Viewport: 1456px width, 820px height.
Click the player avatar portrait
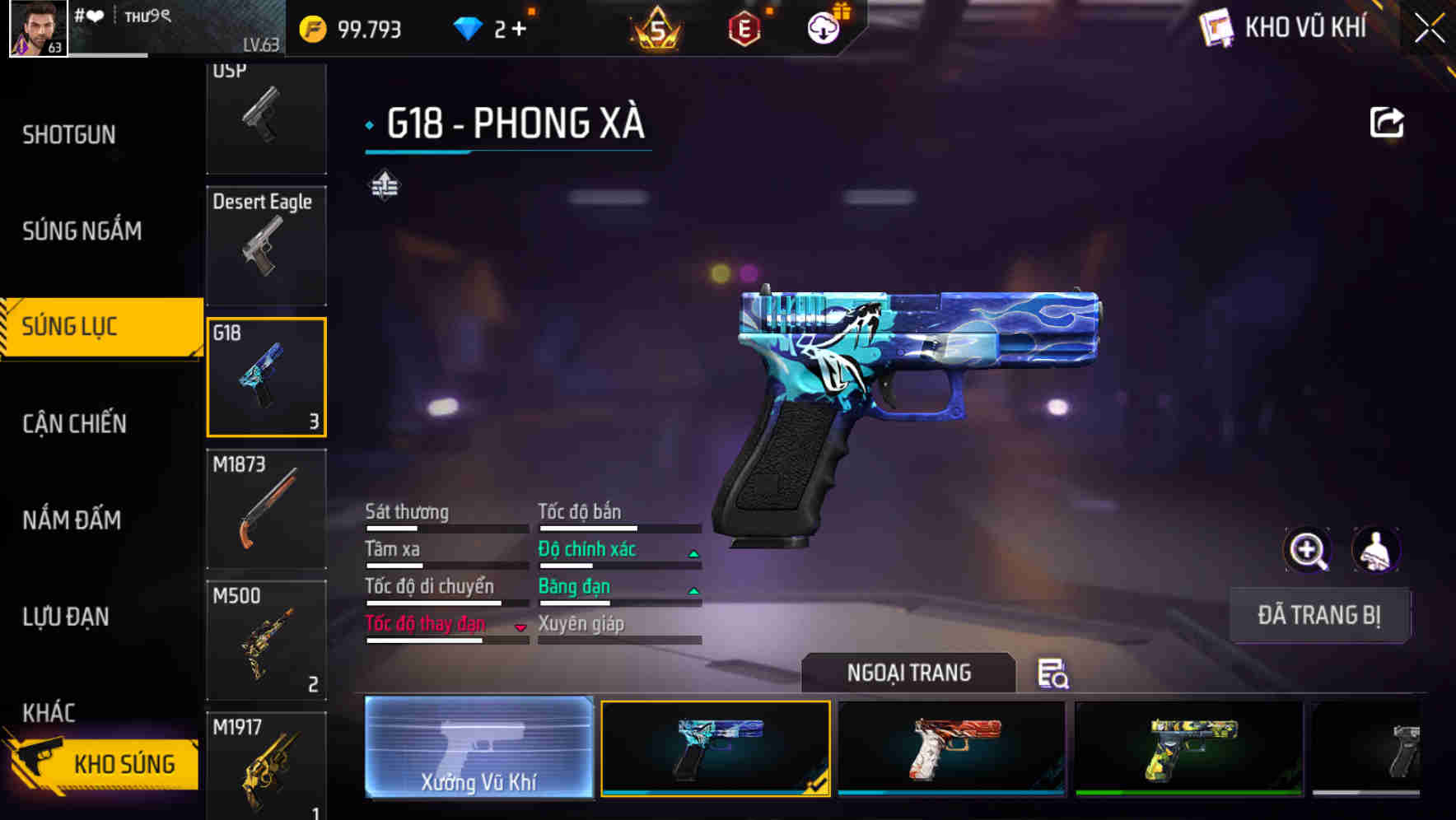36,27
